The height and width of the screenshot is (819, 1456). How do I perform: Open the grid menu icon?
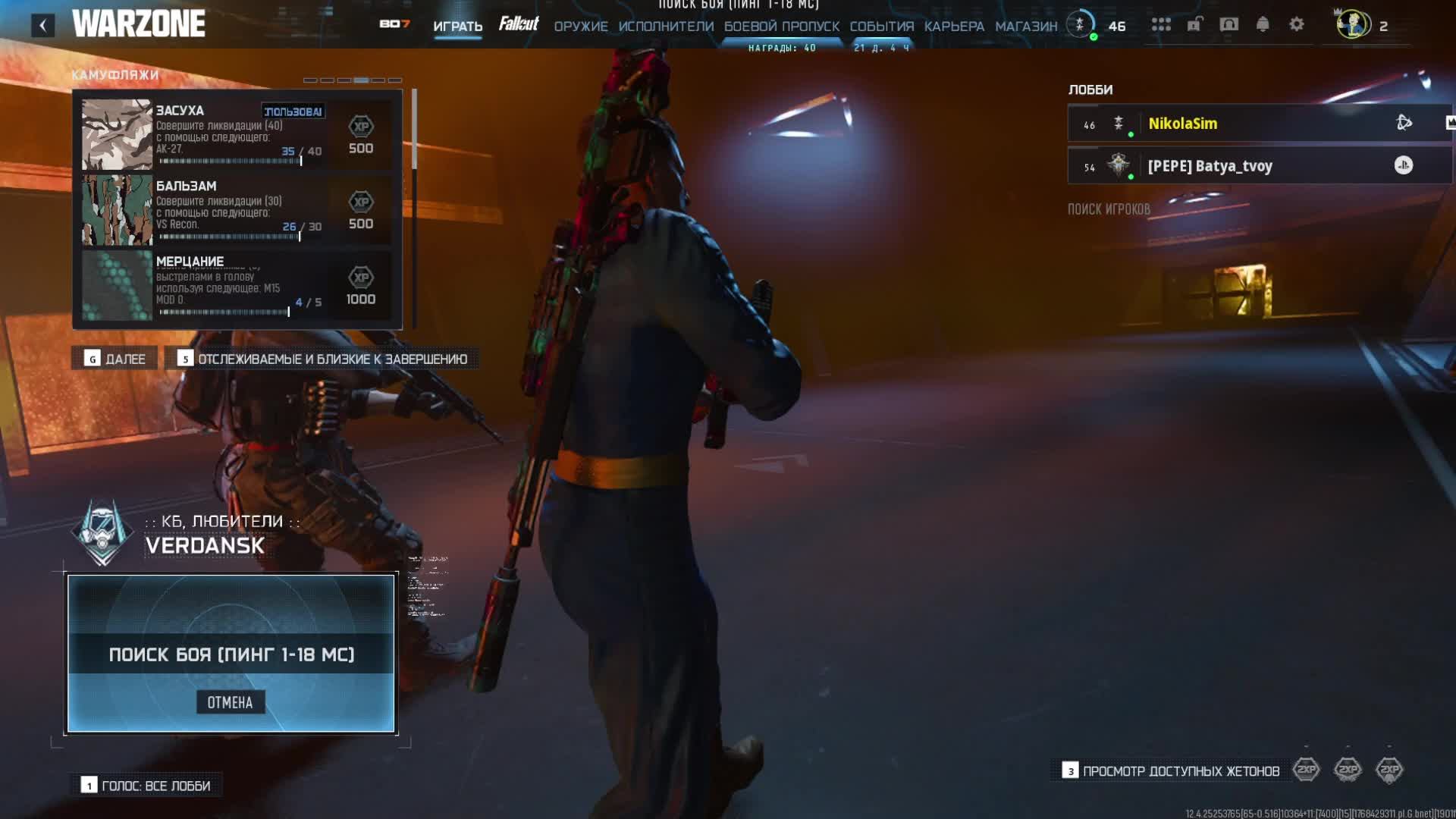(x=1161, y=24)
